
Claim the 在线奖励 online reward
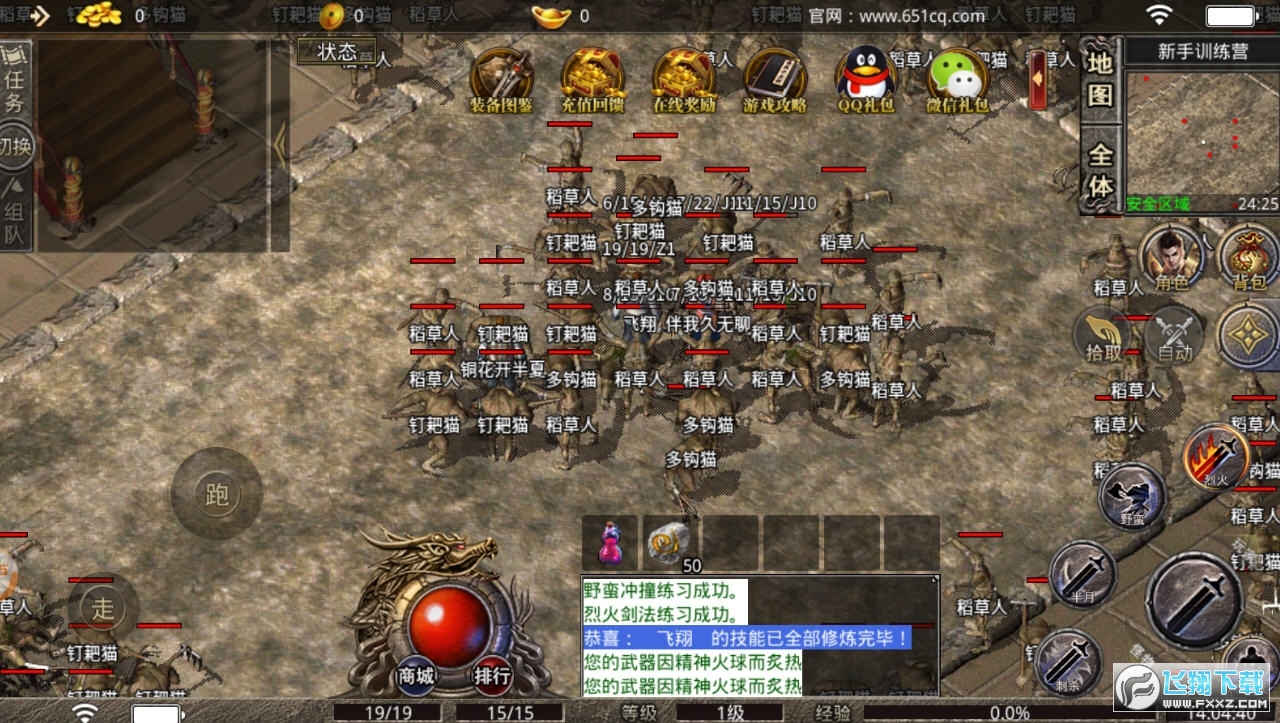685,78
